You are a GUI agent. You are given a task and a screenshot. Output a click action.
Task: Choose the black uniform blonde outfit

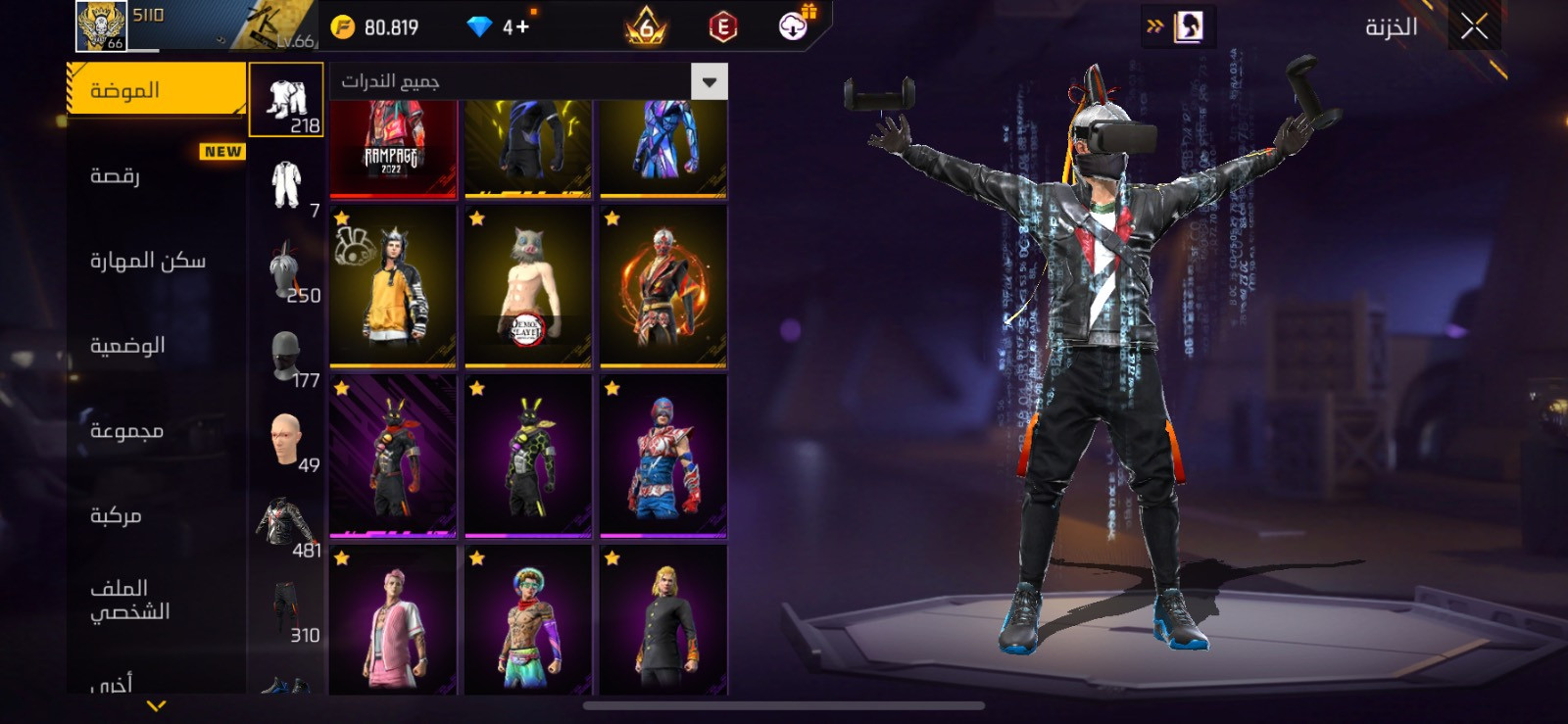[663, 620]
